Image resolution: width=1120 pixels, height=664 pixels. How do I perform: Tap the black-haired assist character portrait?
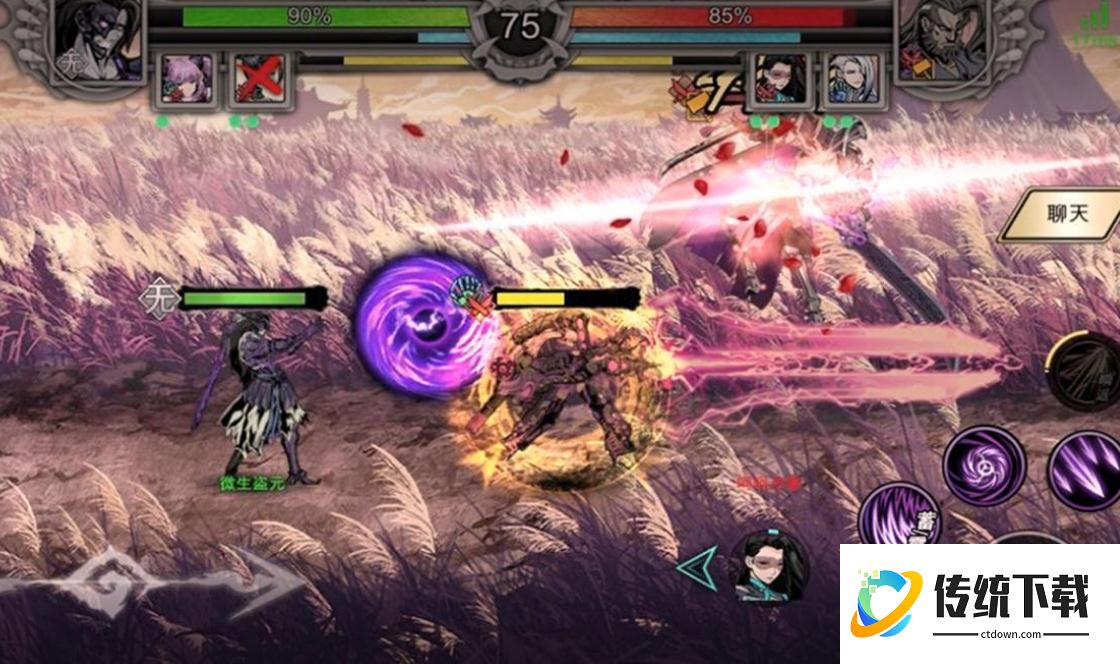pyautogui.click(x=770, y=567)
